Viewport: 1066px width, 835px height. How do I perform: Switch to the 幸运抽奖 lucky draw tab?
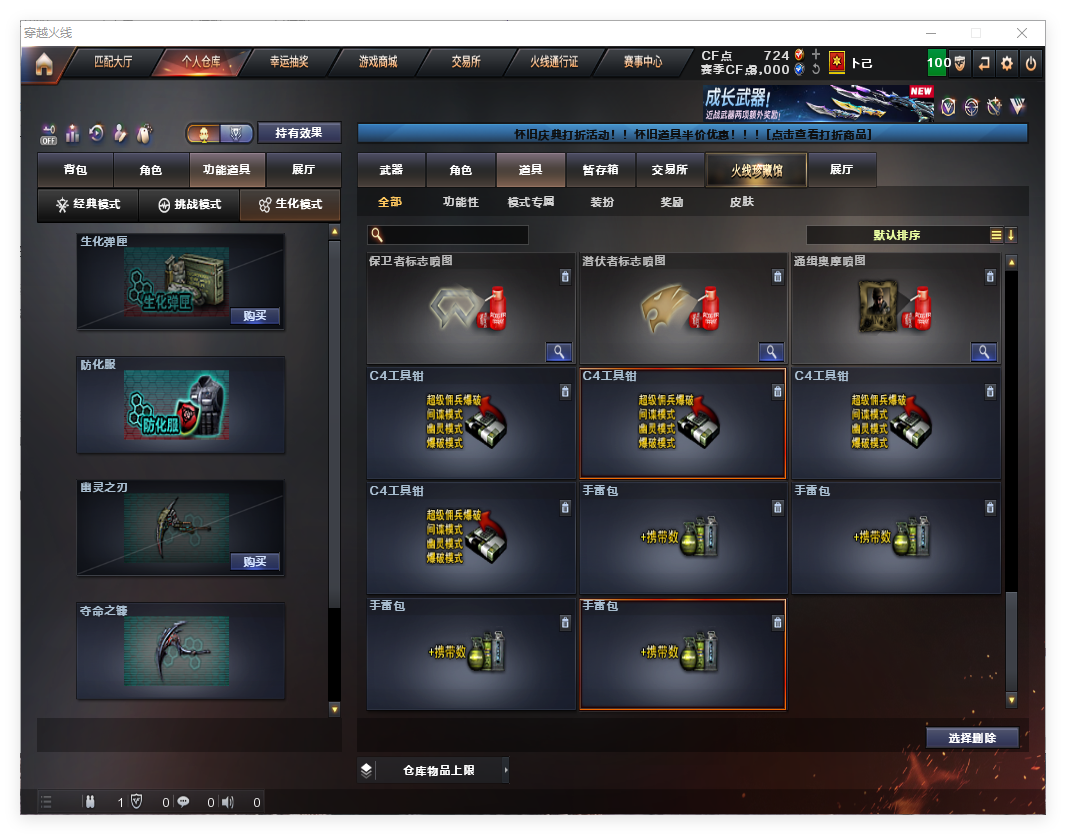(289, 62)
